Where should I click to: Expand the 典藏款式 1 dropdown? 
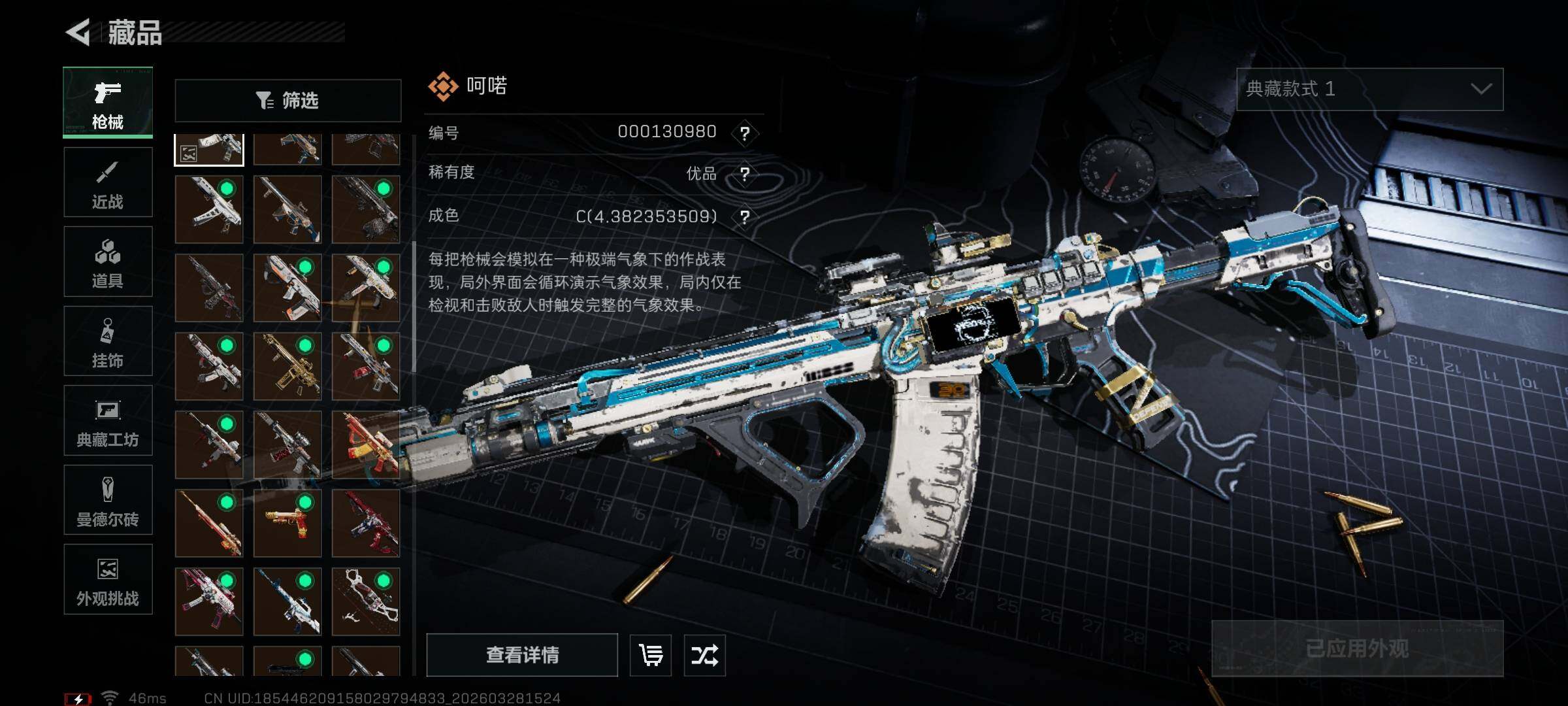click(1369, 89)
